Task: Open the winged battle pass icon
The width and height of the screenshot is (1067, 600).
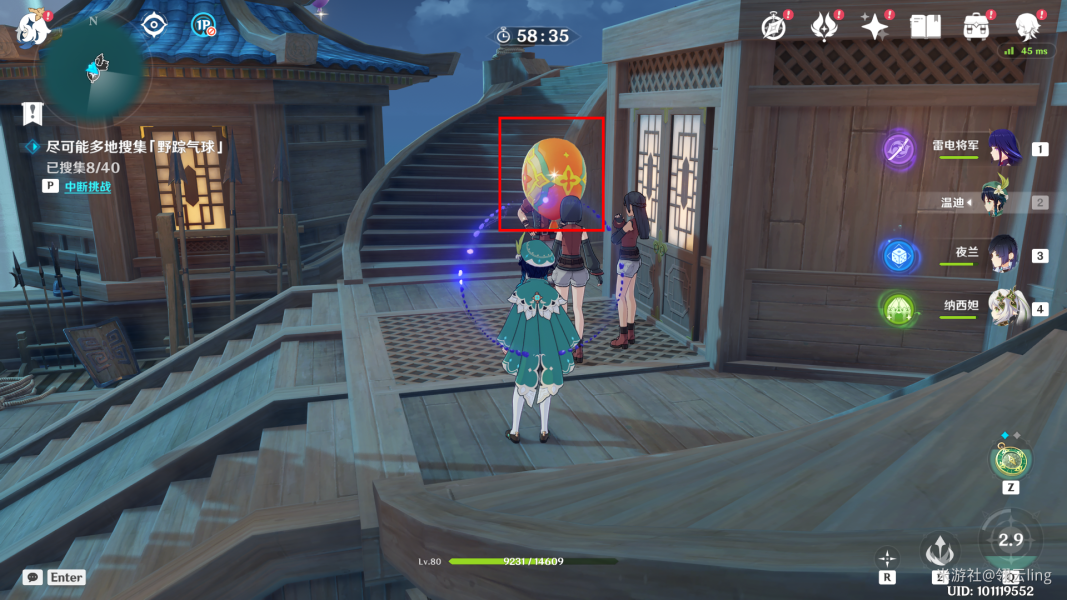Action: coord(824,27)
